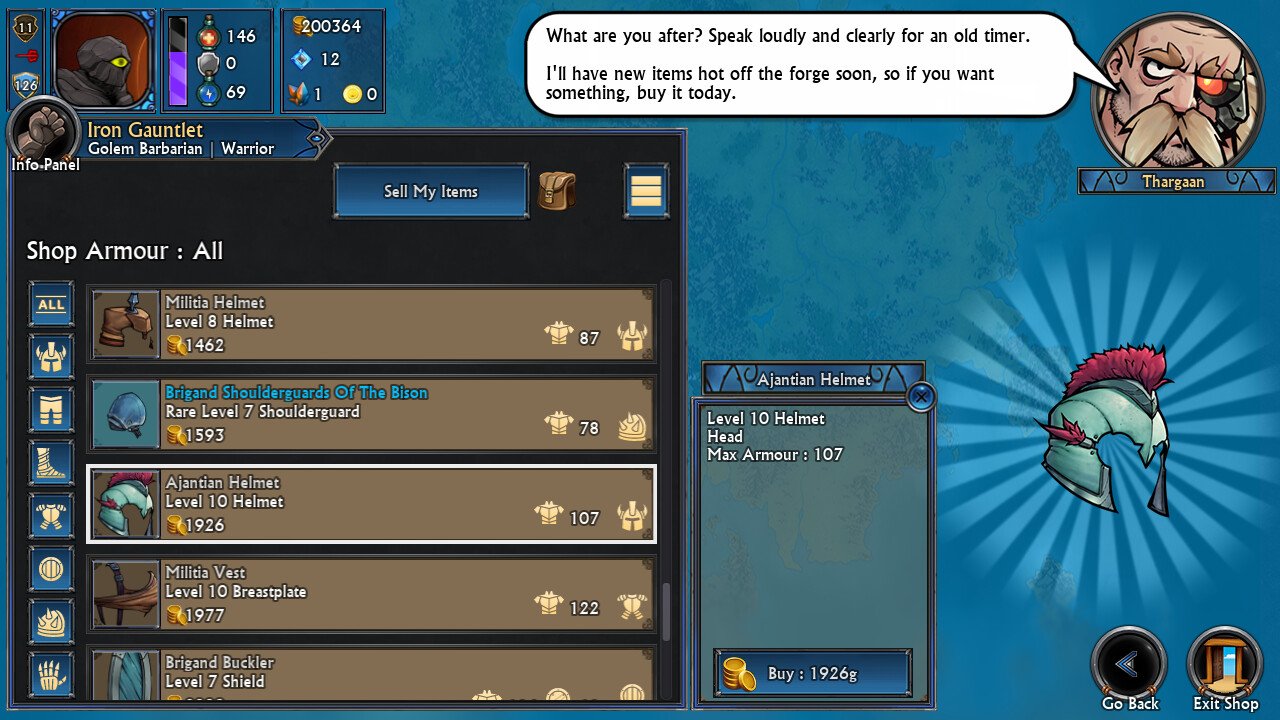Image resolution: width=1280 pixels, height=720 pixels.
Task: Filter shop by leg armour (trousers) icon
Action: pos(51,409)
